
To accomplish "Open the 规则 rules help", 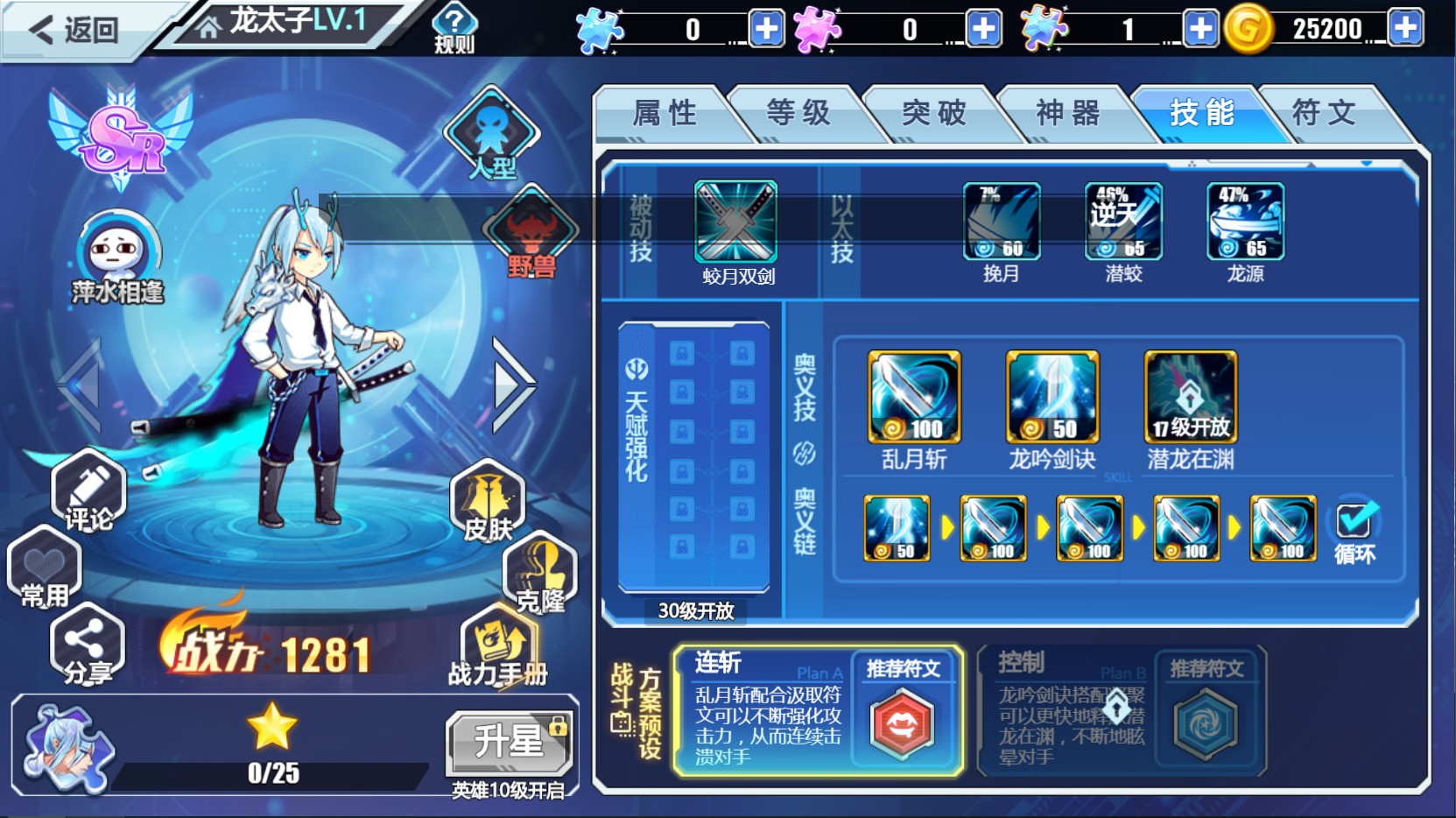I will [x=454, y=28].
